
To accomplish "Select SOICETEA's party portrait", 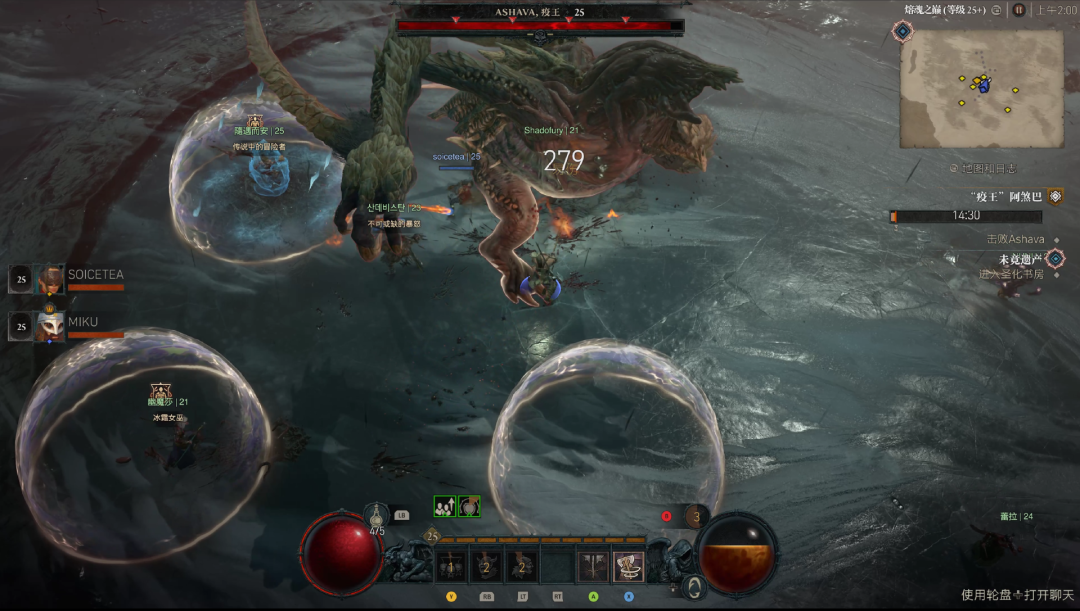I will point(50,280).
